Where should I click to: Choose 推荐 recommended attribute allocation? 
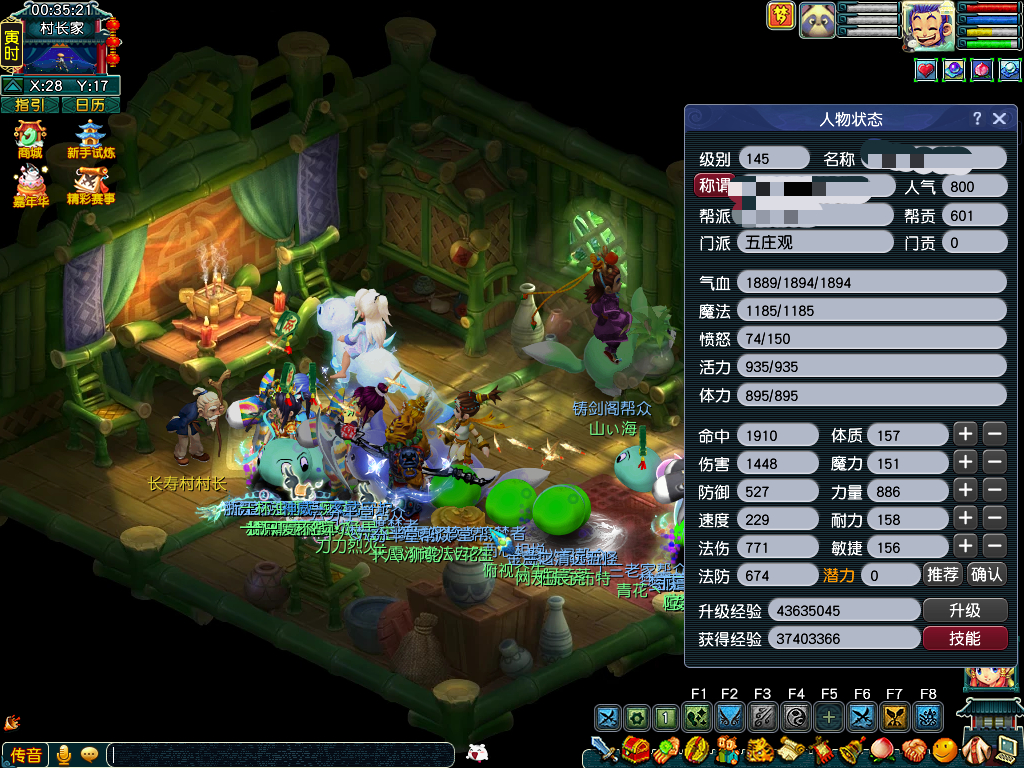pos(942,574)
